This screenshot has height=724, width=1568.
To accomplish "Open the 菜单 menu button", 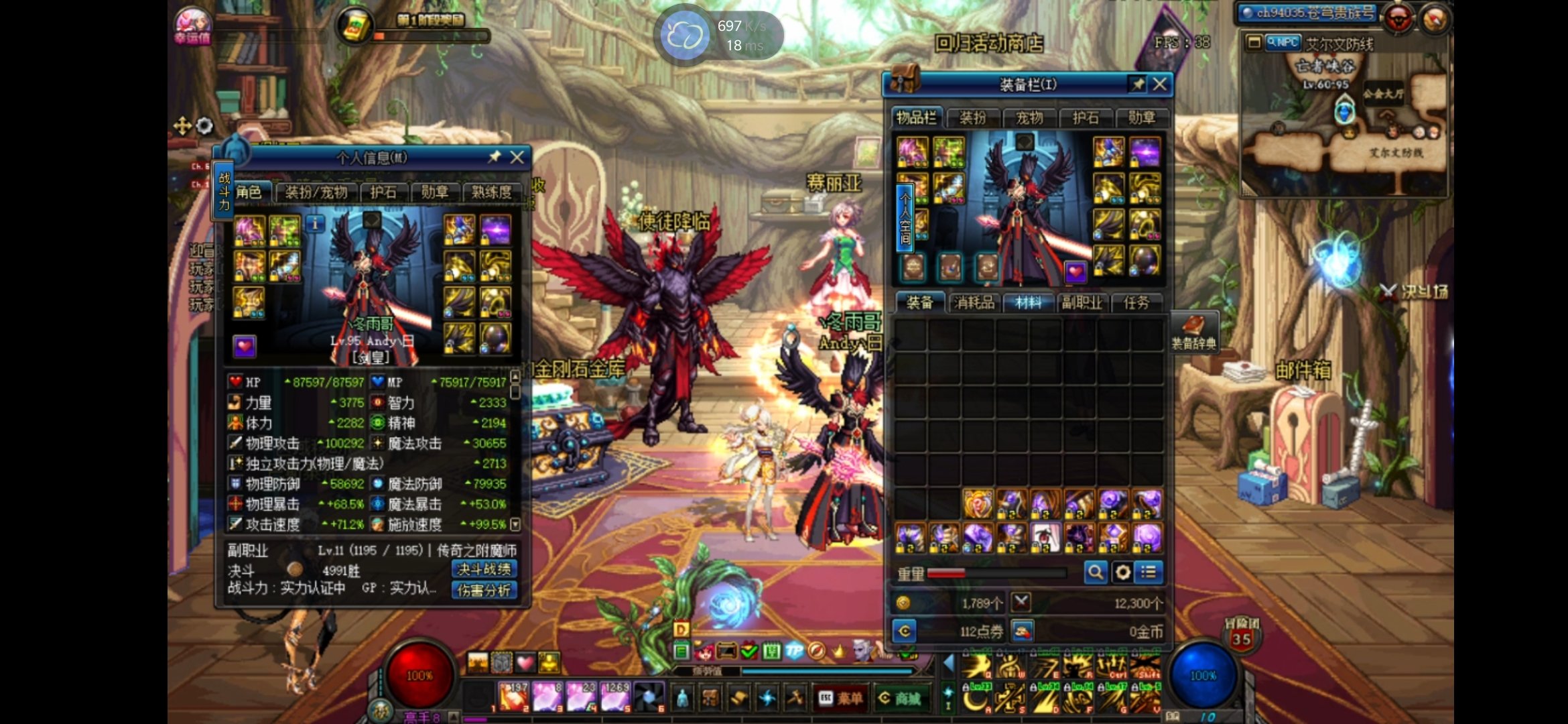I will [842, 699].
